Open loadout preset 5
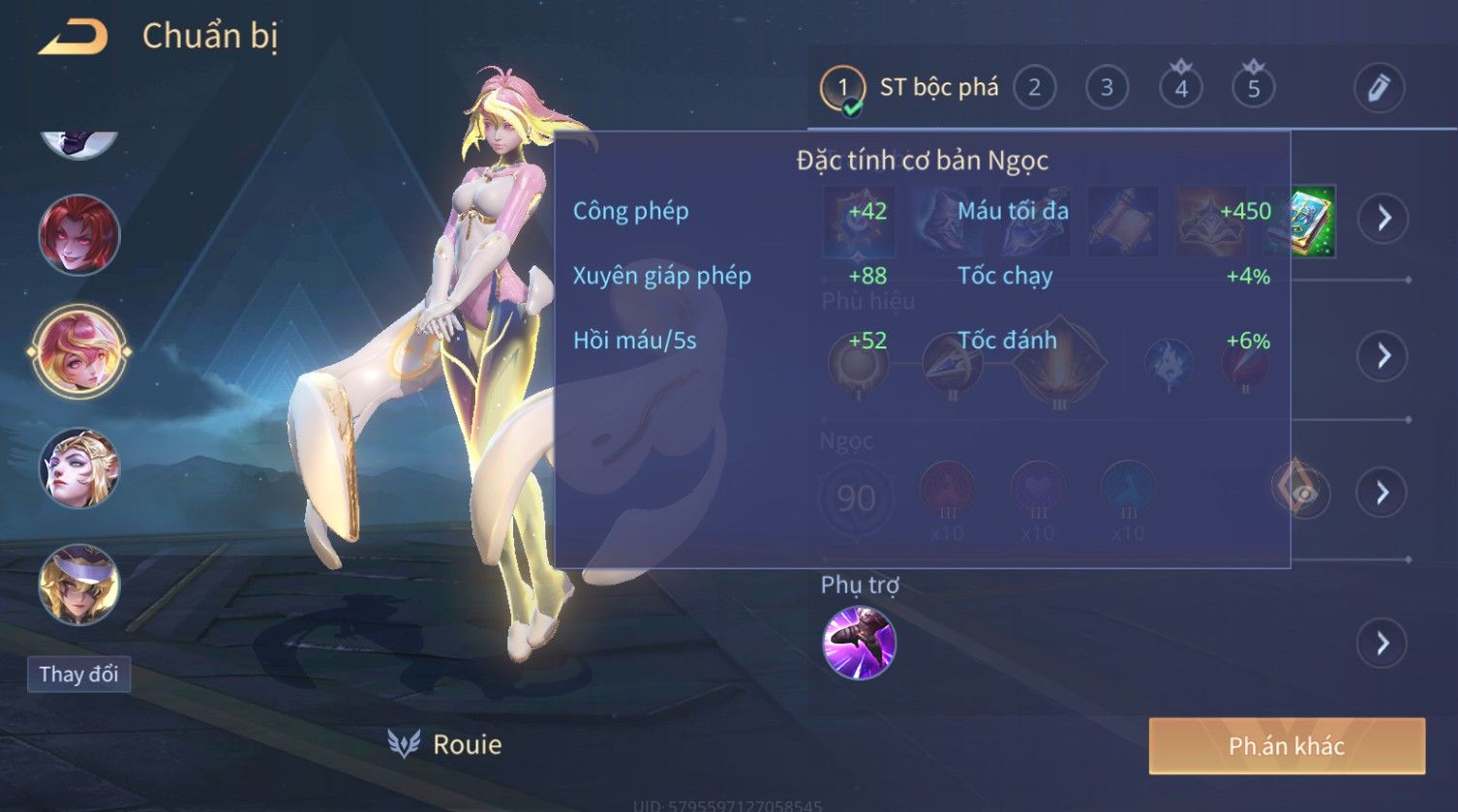Viewport: 1458px width, 812px height. tap(1254, 88)
